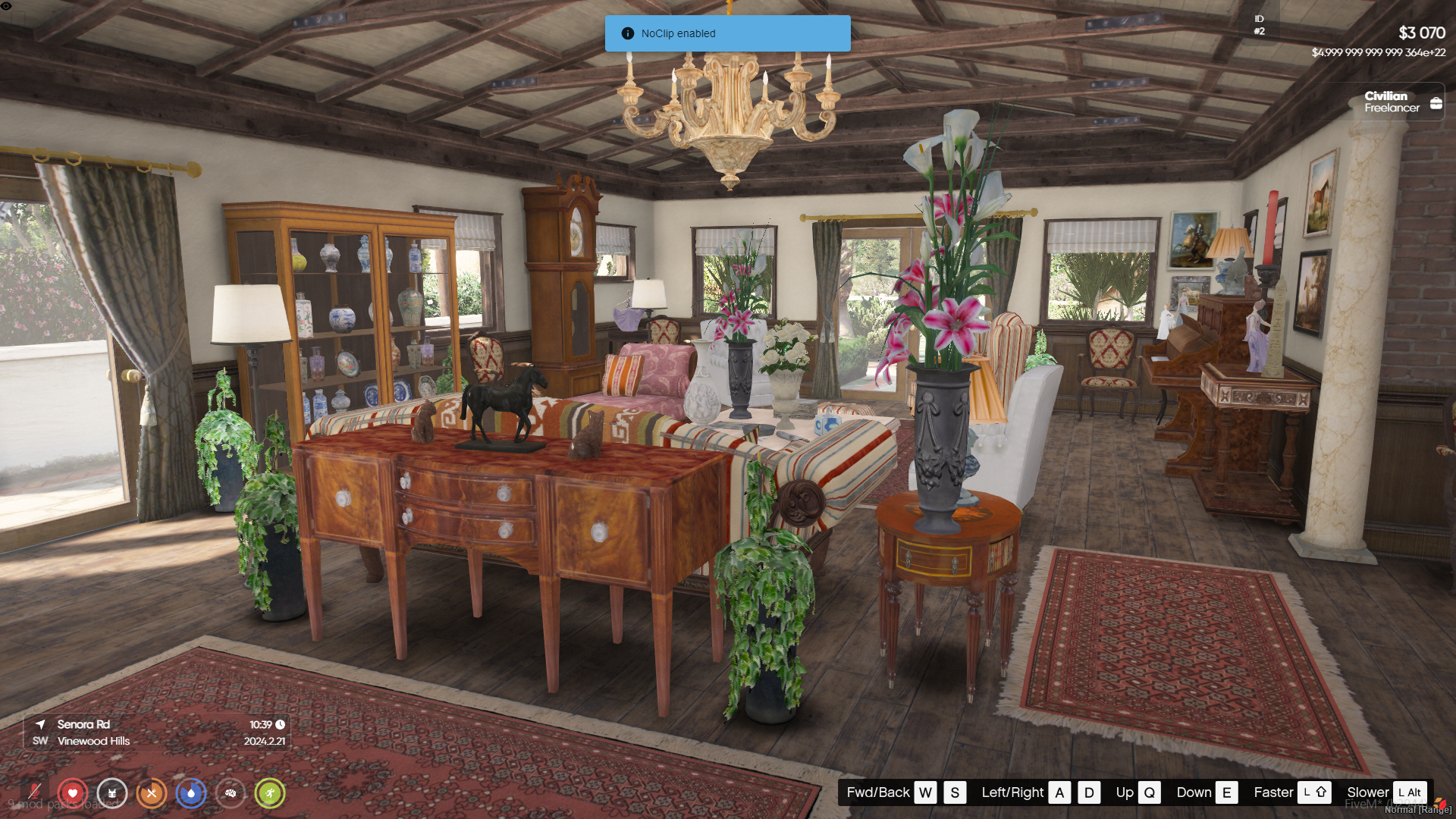Screen dimensions: 1456x819
Task: Select the green running man stamina icon
Action: [x=270, y=793]
